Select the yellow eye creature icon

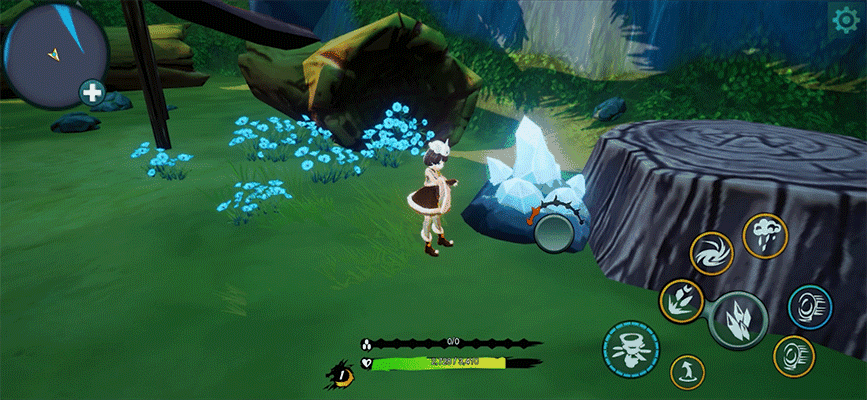341,376
